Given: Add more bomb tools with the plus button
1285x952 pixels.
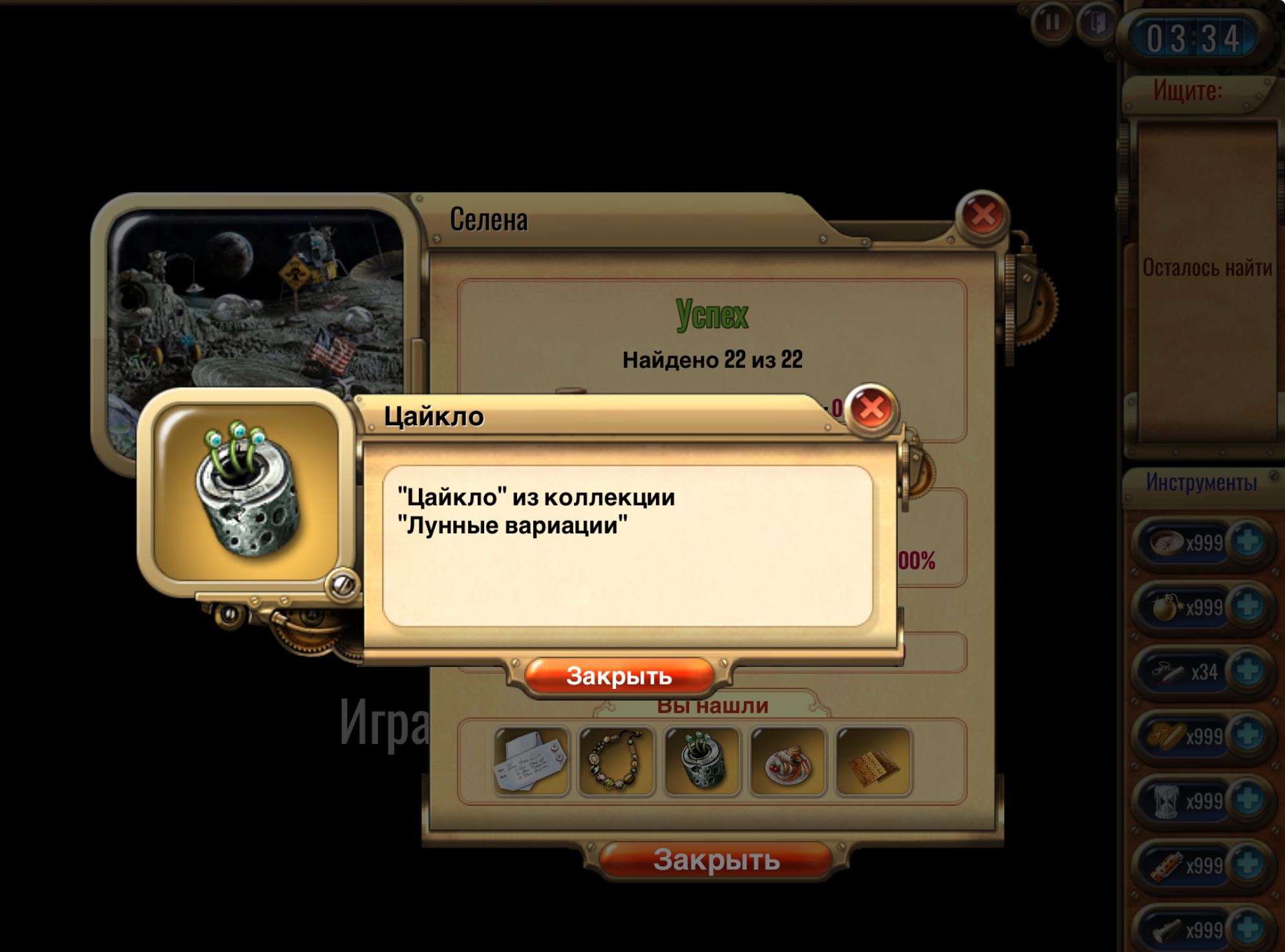Looking at the screenshot, I should coord(1248,606).
